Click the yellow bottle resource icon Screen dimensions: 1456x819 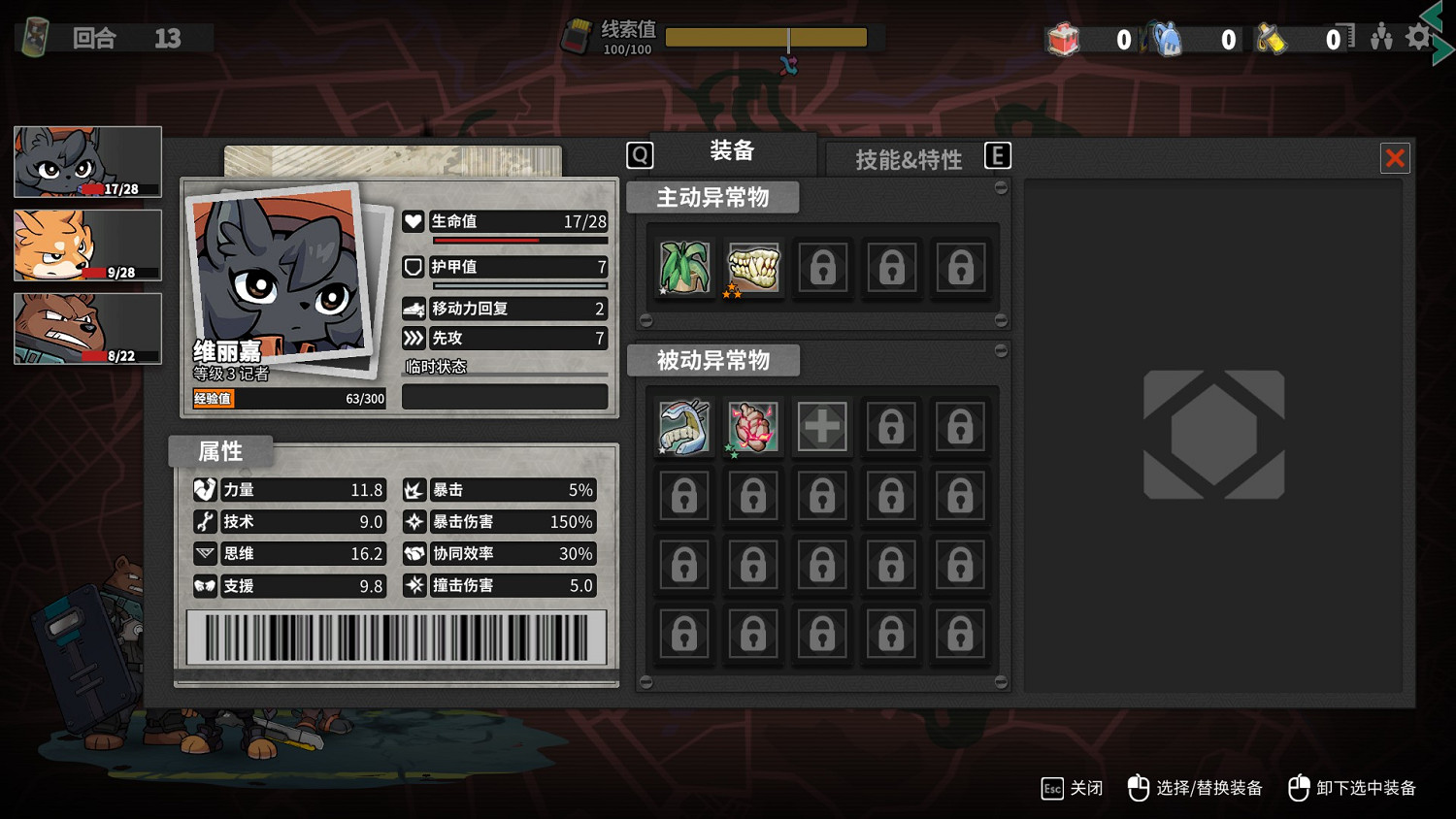click(x=1272, y=39)
